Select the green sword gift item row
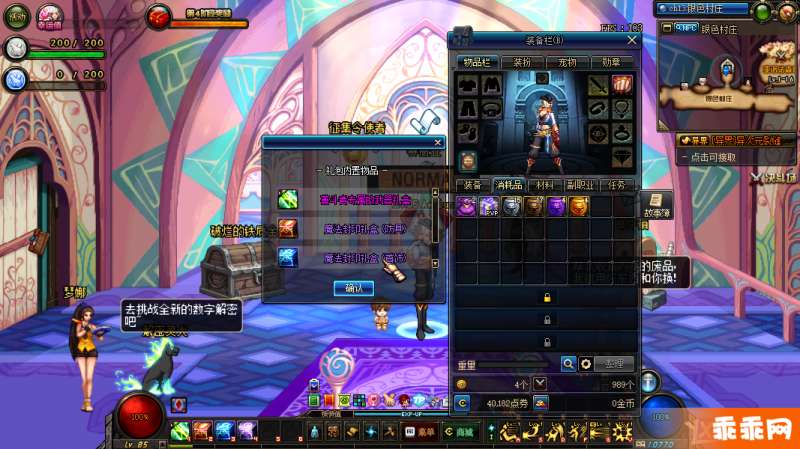Screen dimensions: 800x449 pyautogui.click(x=355, y=200)
